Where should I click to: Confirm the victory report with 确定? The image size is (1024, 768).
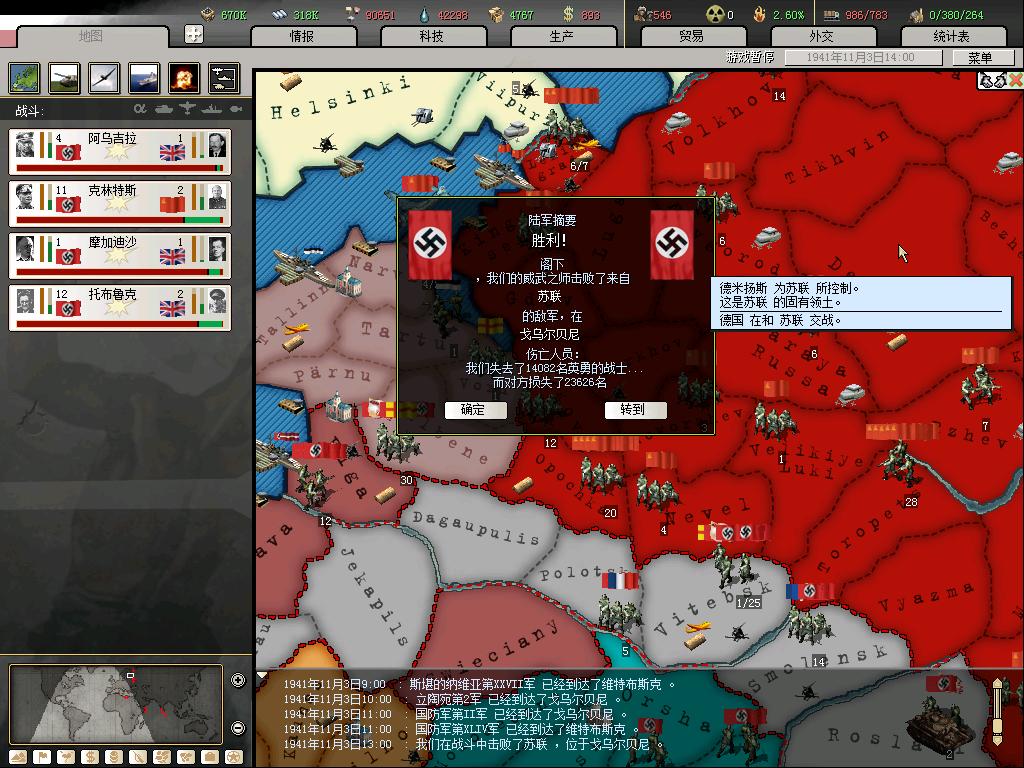(x=474, y=410)
